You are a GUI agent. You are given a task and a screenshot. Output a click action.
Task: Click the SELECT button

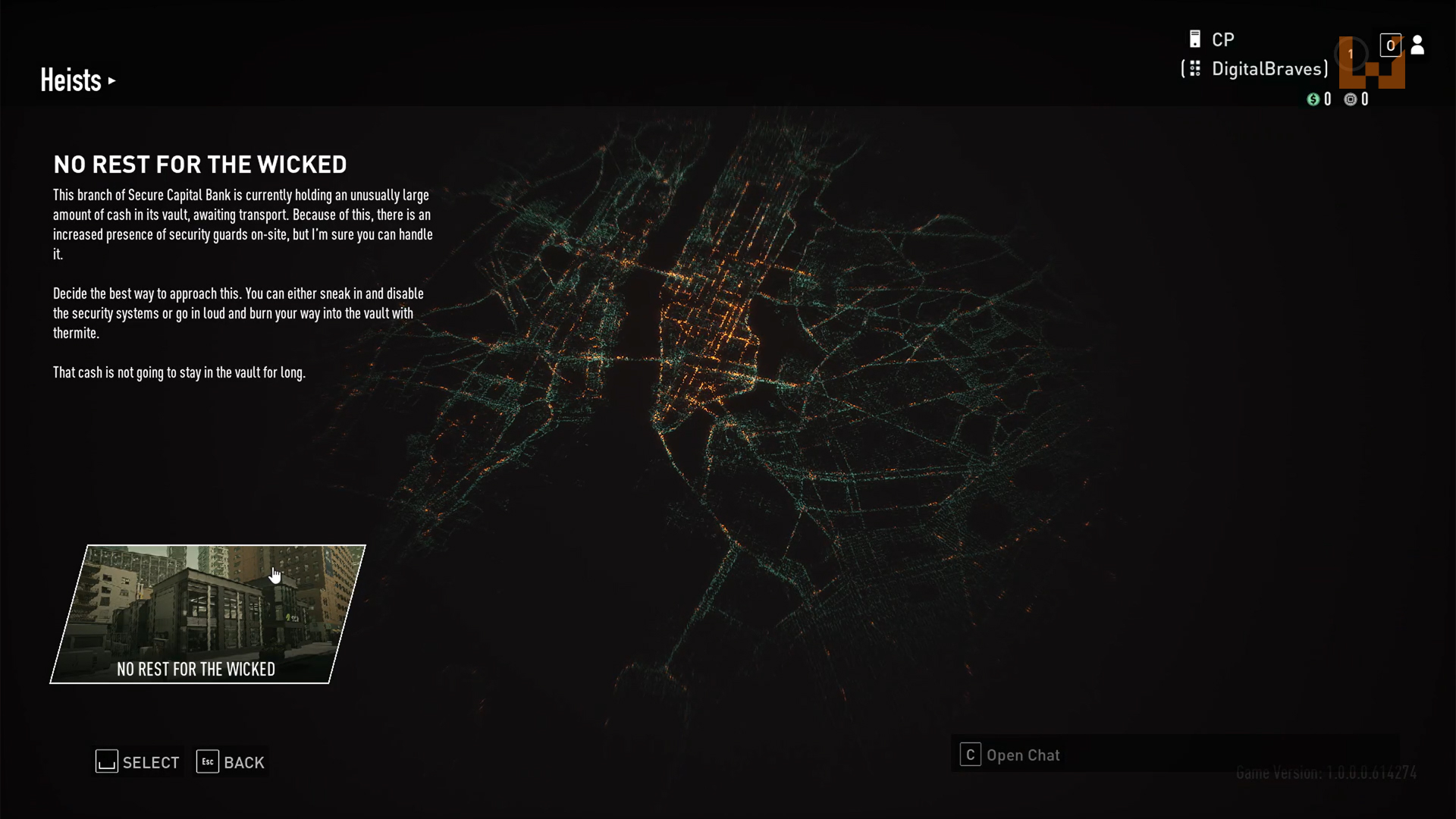pos(138,762)
